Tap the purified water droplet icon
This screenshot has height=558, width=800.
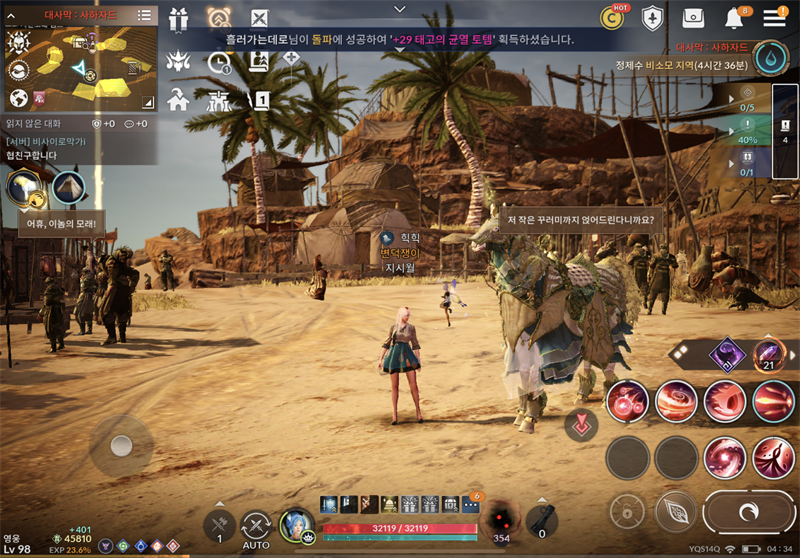pyautogui.click(x=770, y=57)
